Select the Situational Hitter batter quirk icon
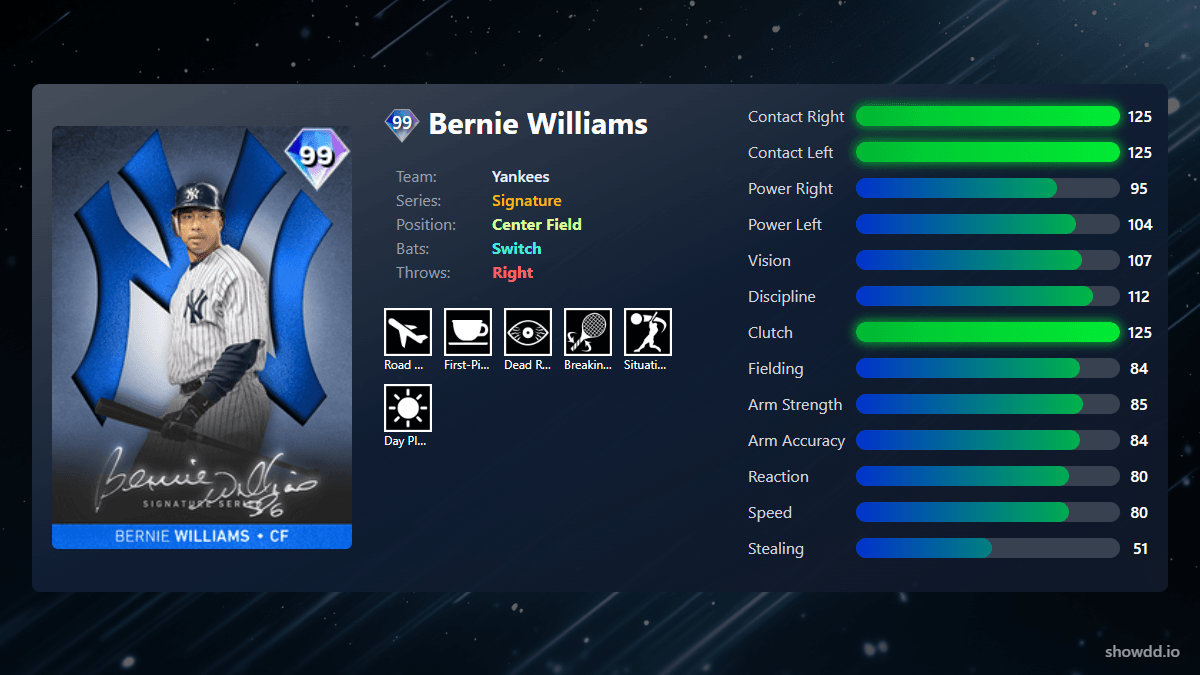The width and height of the screenshot is (1200, 675). coord(648,332)
